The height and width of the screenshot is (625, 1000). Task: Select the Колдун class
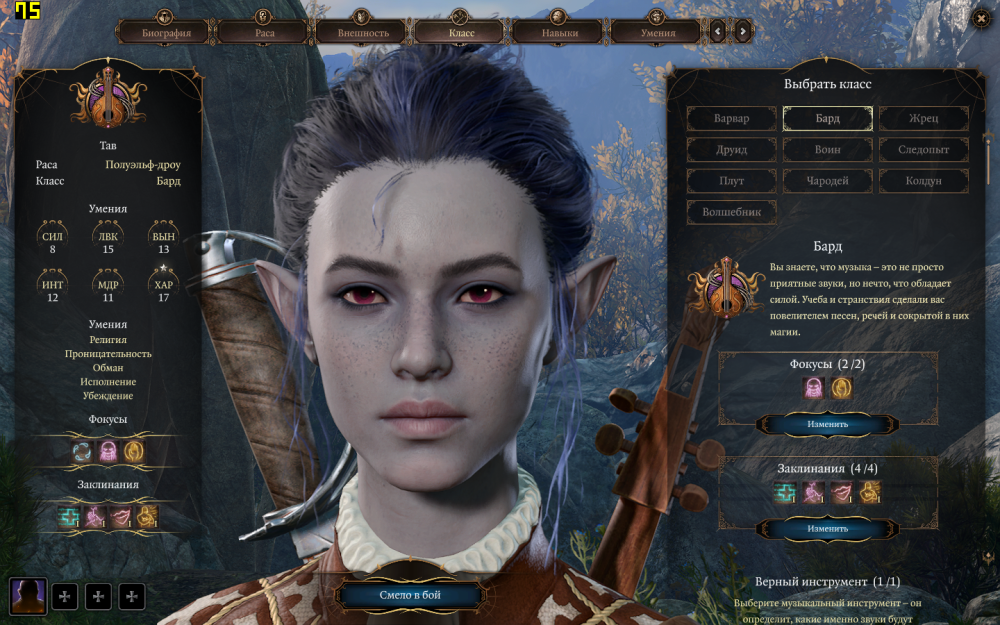924,181
